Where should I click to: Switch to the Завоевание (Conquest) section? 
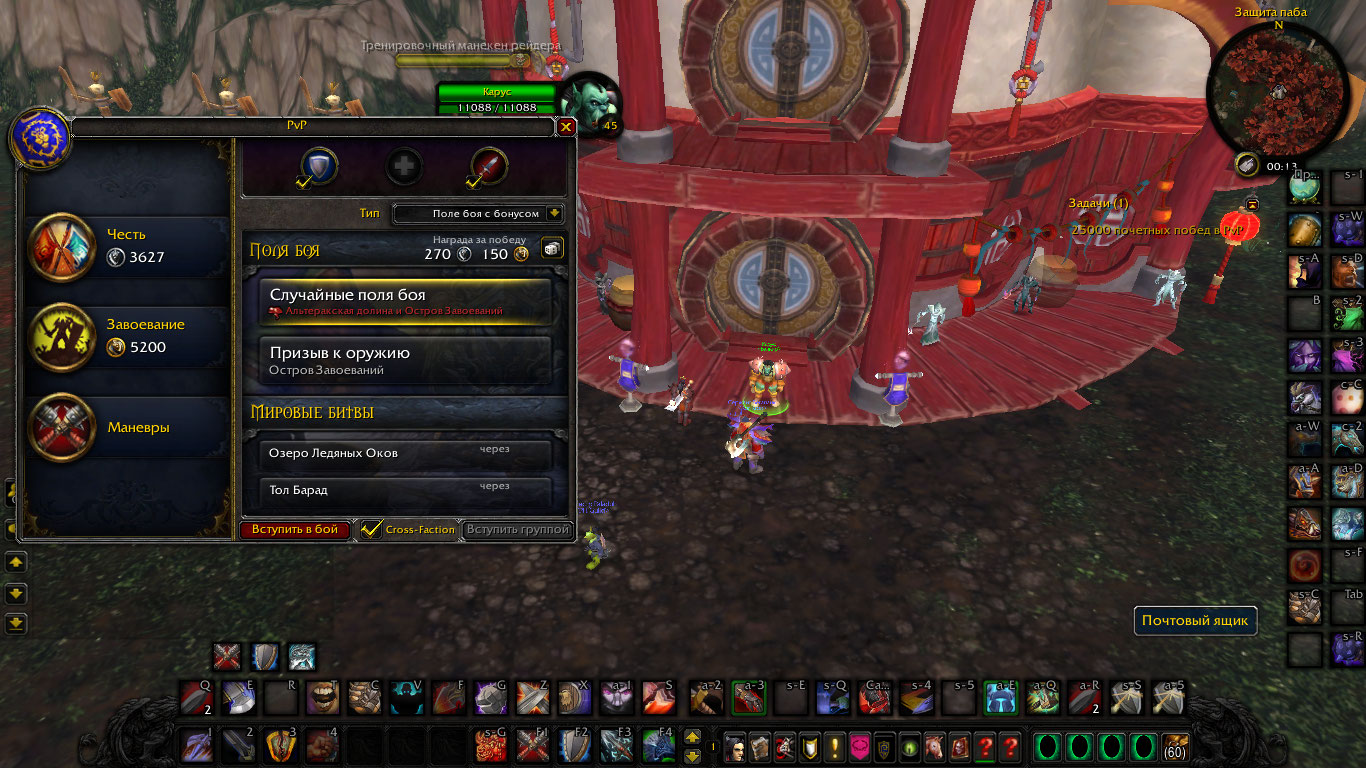[x=128, y=336]
